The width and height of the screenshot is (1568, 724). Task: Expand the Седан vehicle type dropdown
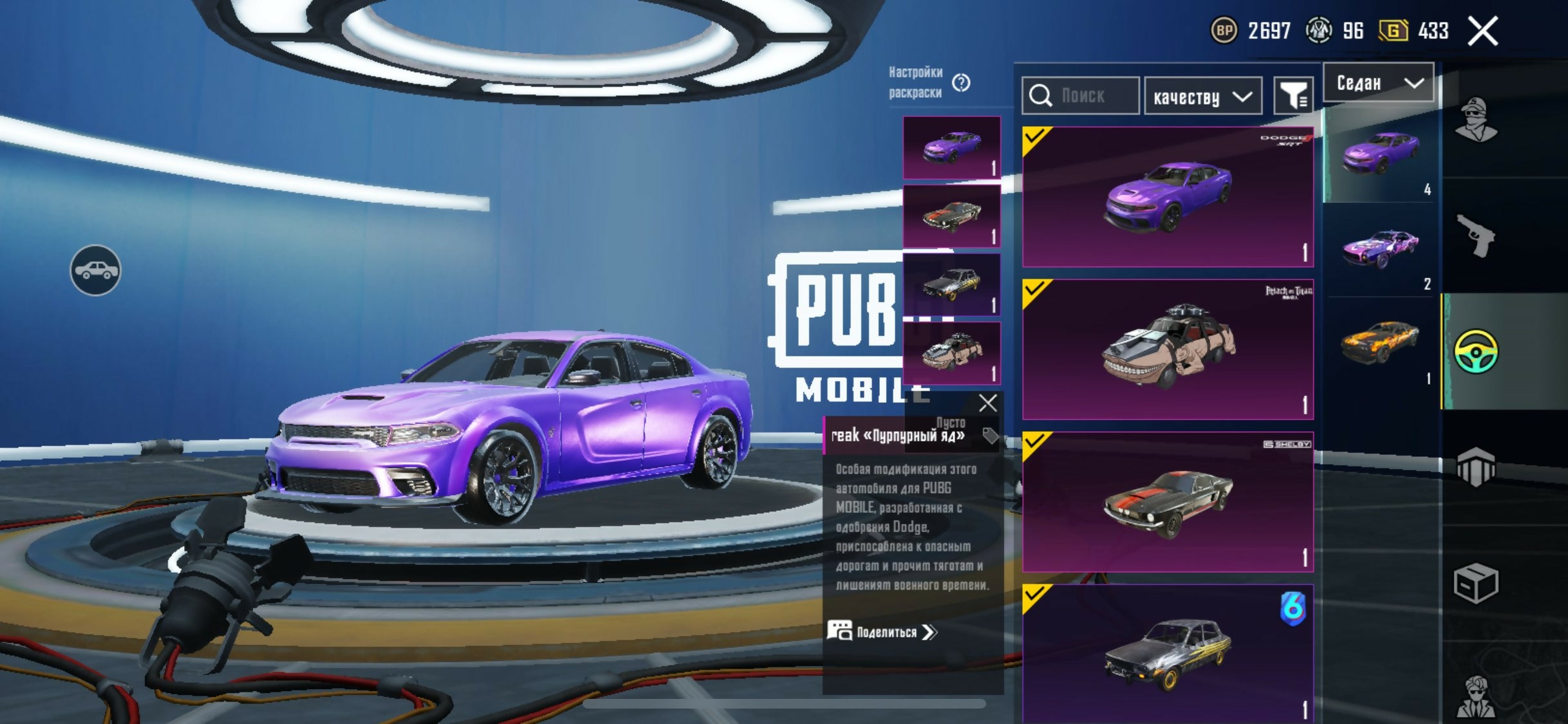1378,82
